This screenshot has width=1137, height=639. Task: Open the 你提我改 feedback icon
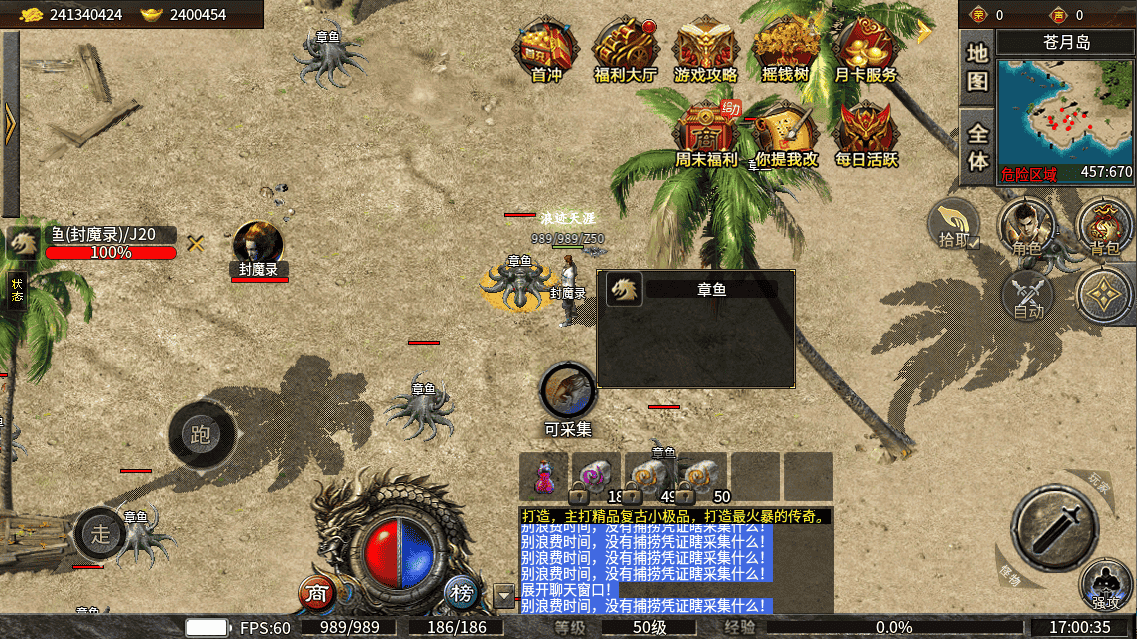click(786, 133)
